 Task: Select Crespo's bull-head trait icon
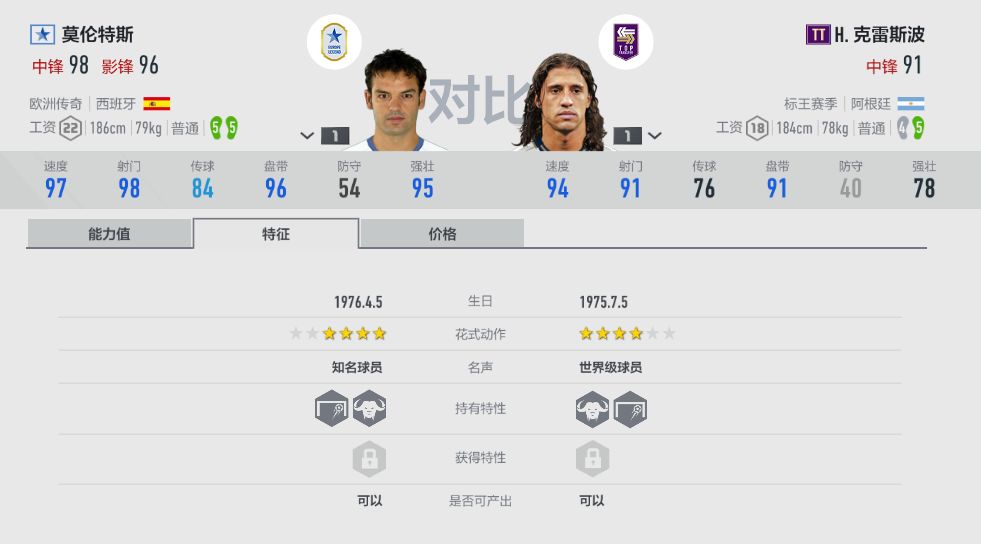click(592, 409)
